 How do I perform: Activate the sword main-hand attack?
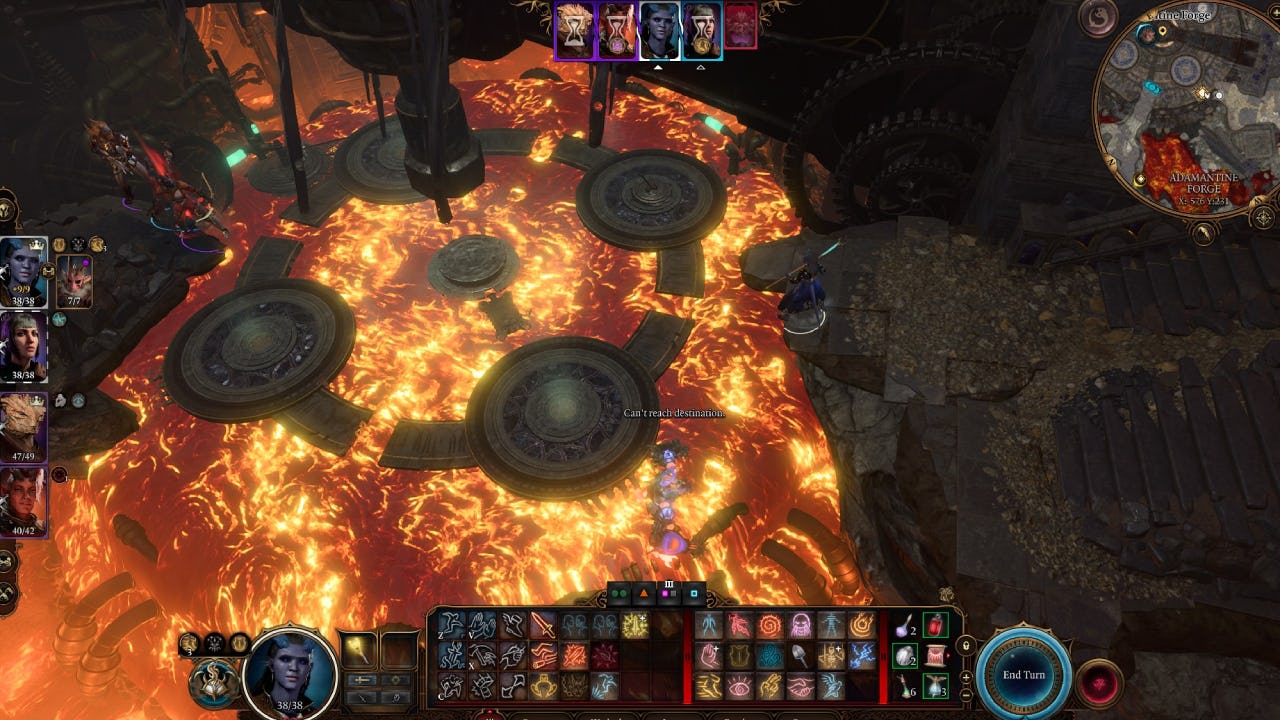[x=543, y=626]
